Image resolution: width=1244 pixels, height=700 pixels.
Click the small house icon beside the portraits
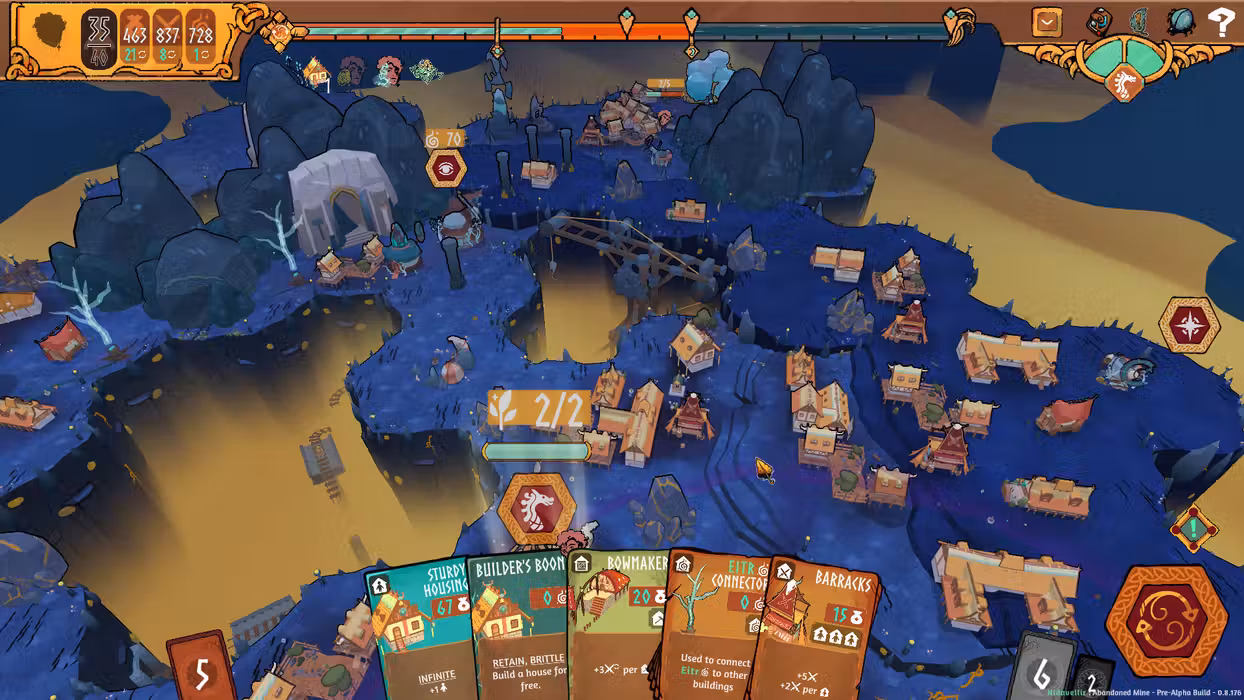point(316,71)
